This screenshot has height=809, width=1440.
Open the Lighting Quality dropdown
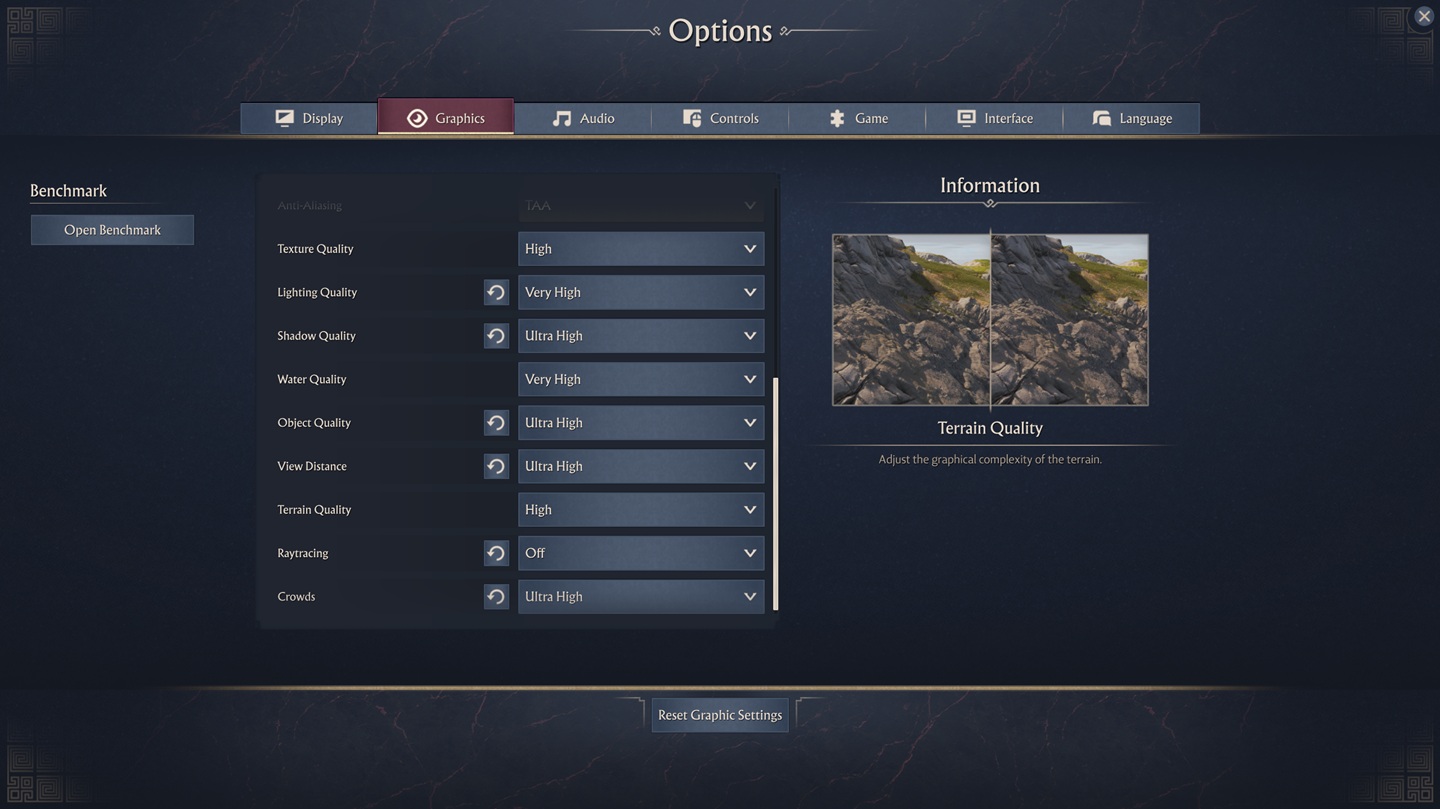coord(641,292)
